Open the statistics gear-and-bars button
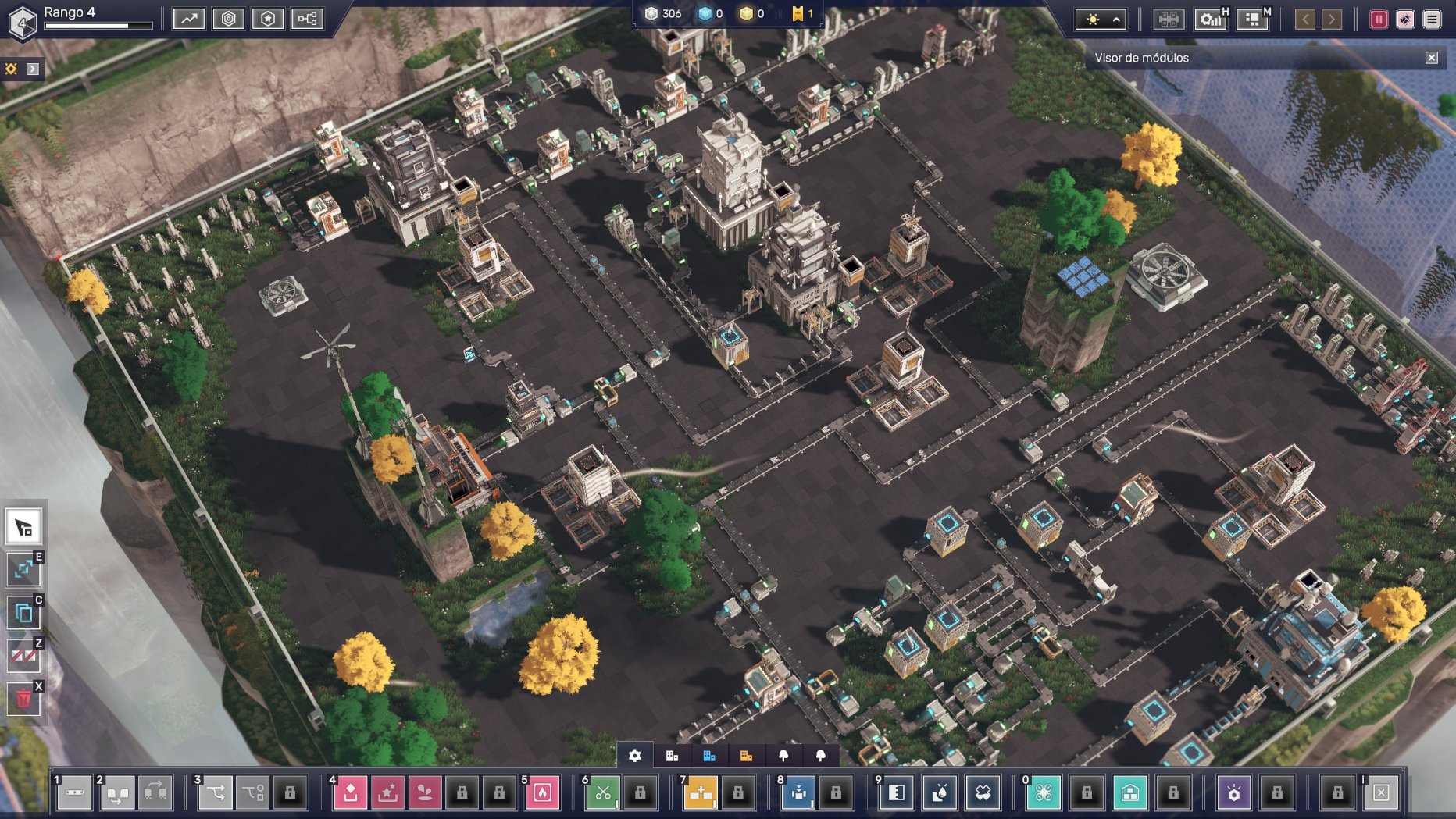1456x819 pixels. [x=1210, y=20]
